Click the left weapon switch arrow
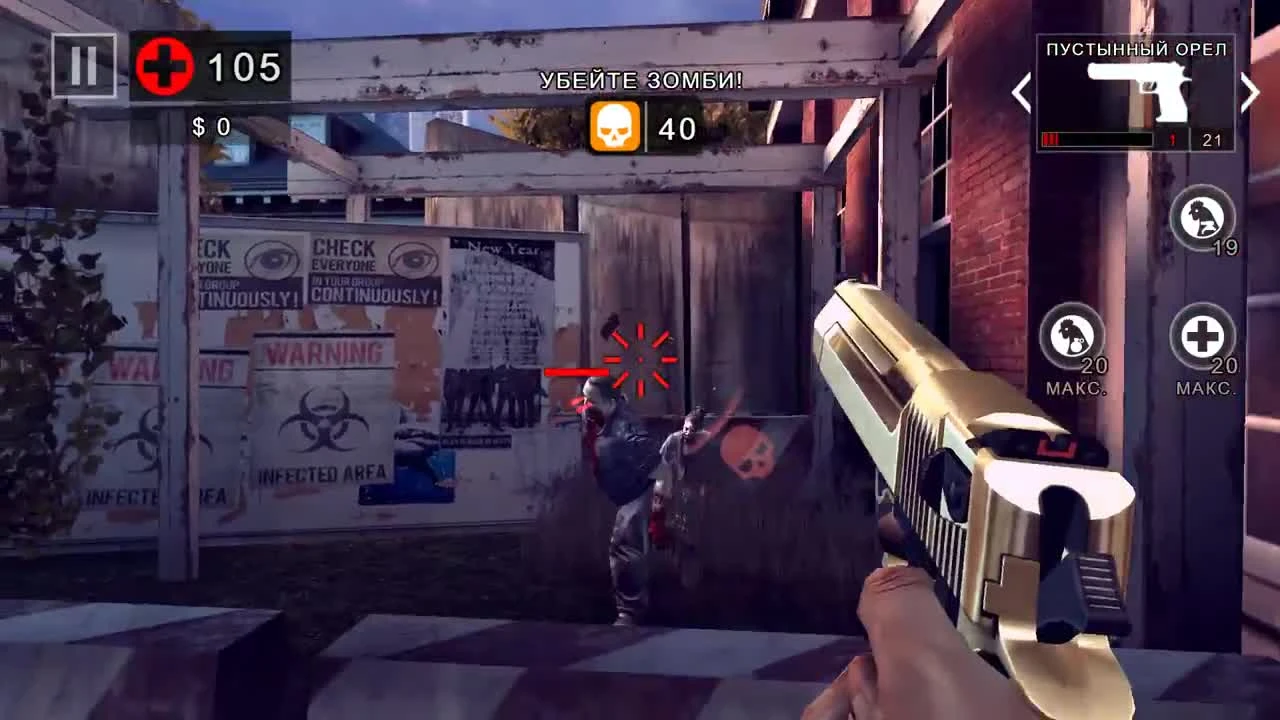1280x720 pixels. tap(1020, 92)
